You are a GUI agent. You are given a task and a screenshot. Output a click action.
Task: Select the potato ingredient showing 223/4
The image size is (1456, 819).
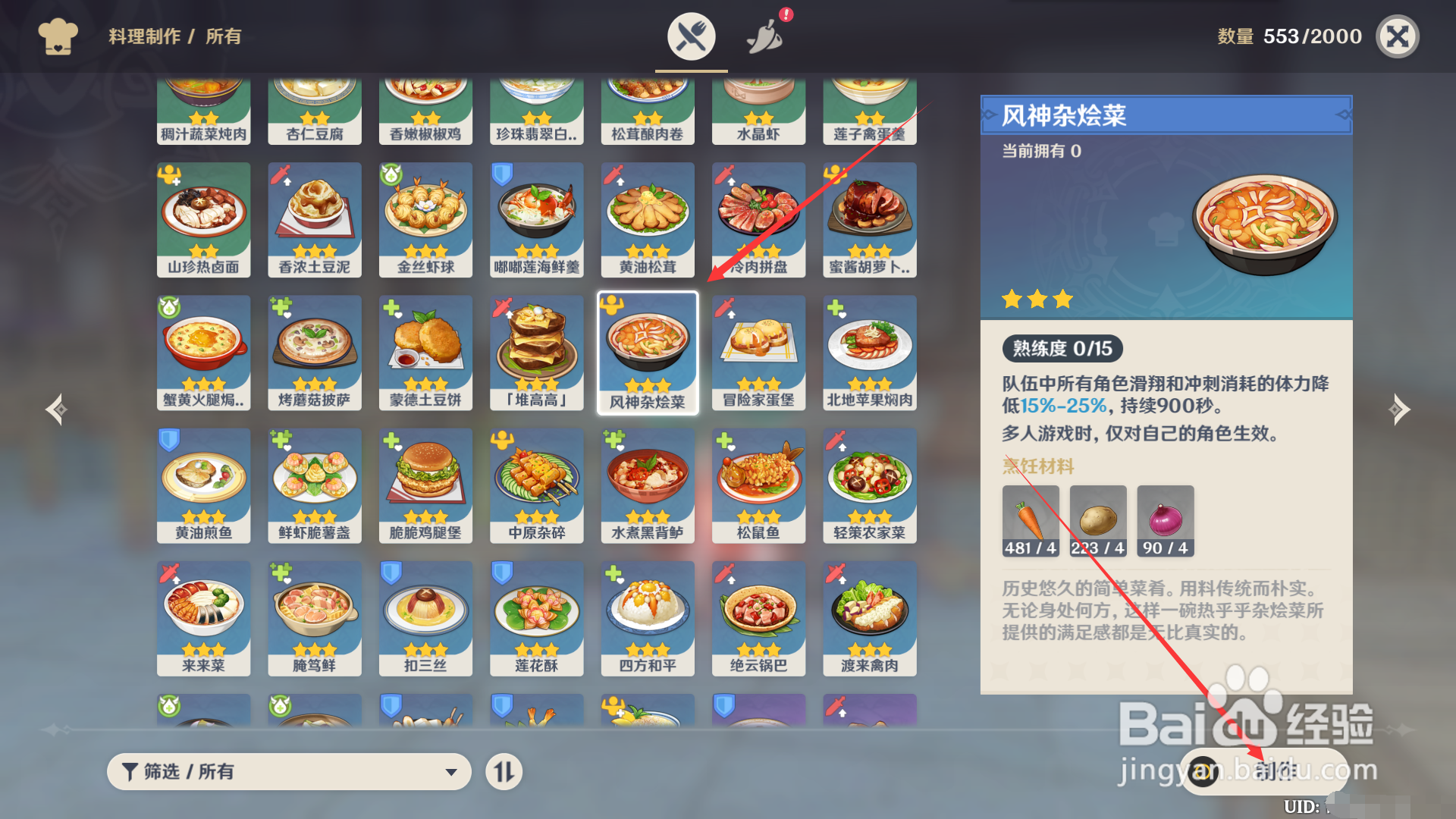point(1098,520)
